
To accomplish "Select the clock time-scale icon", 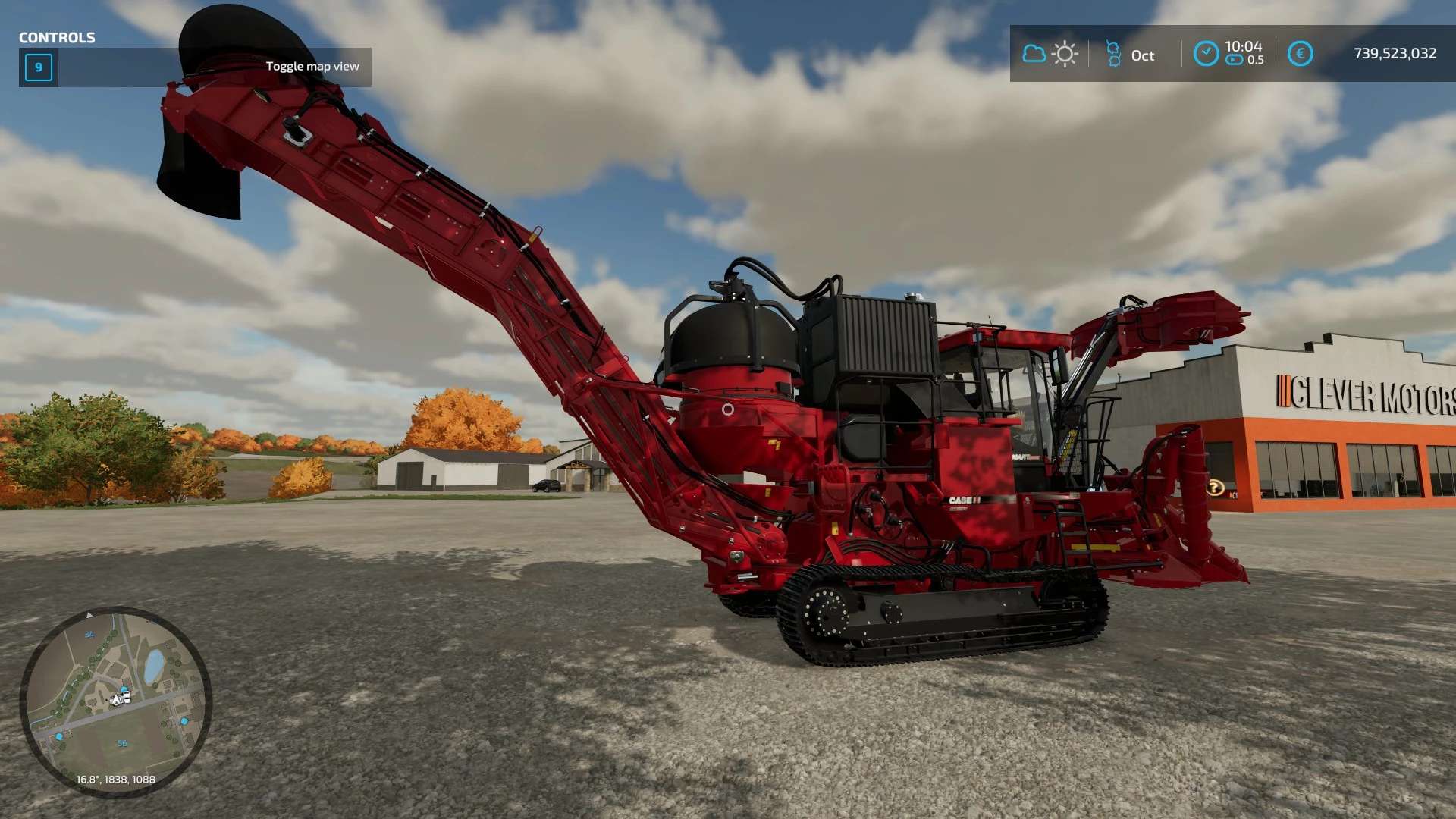I will (x=1206, y=54).
